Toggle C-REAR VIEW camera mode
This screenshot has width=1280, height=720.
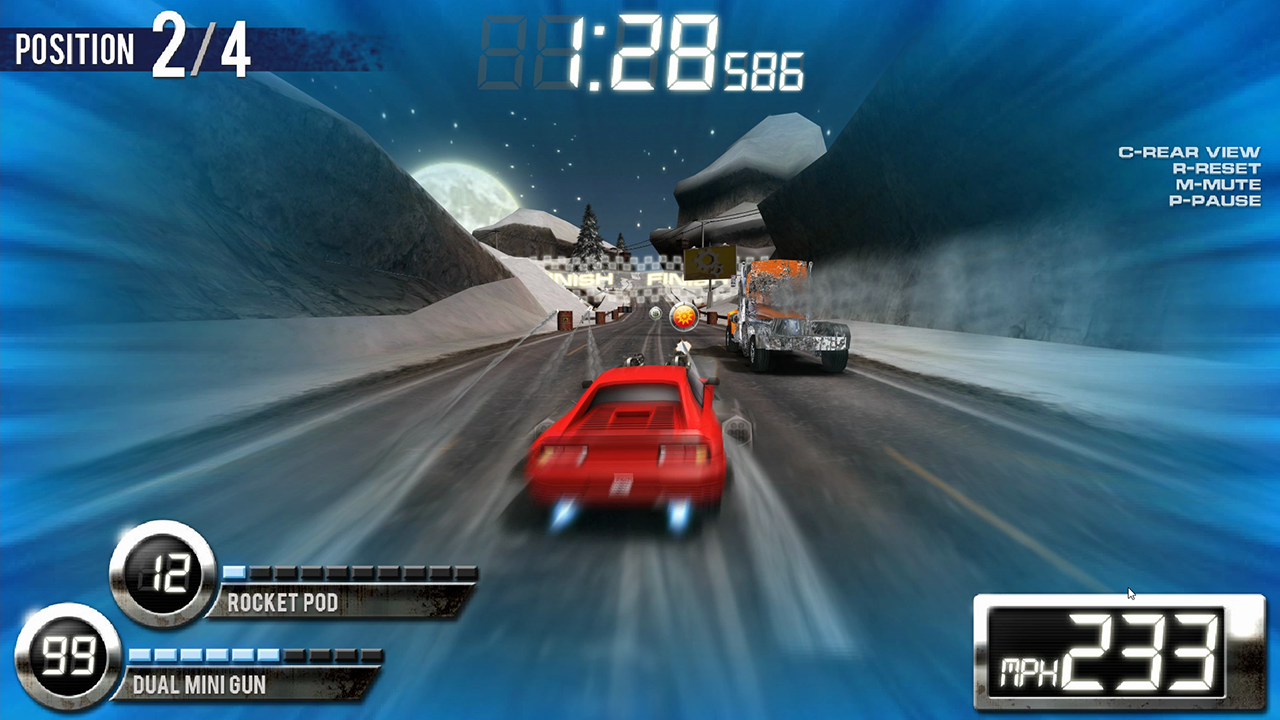1192,152
